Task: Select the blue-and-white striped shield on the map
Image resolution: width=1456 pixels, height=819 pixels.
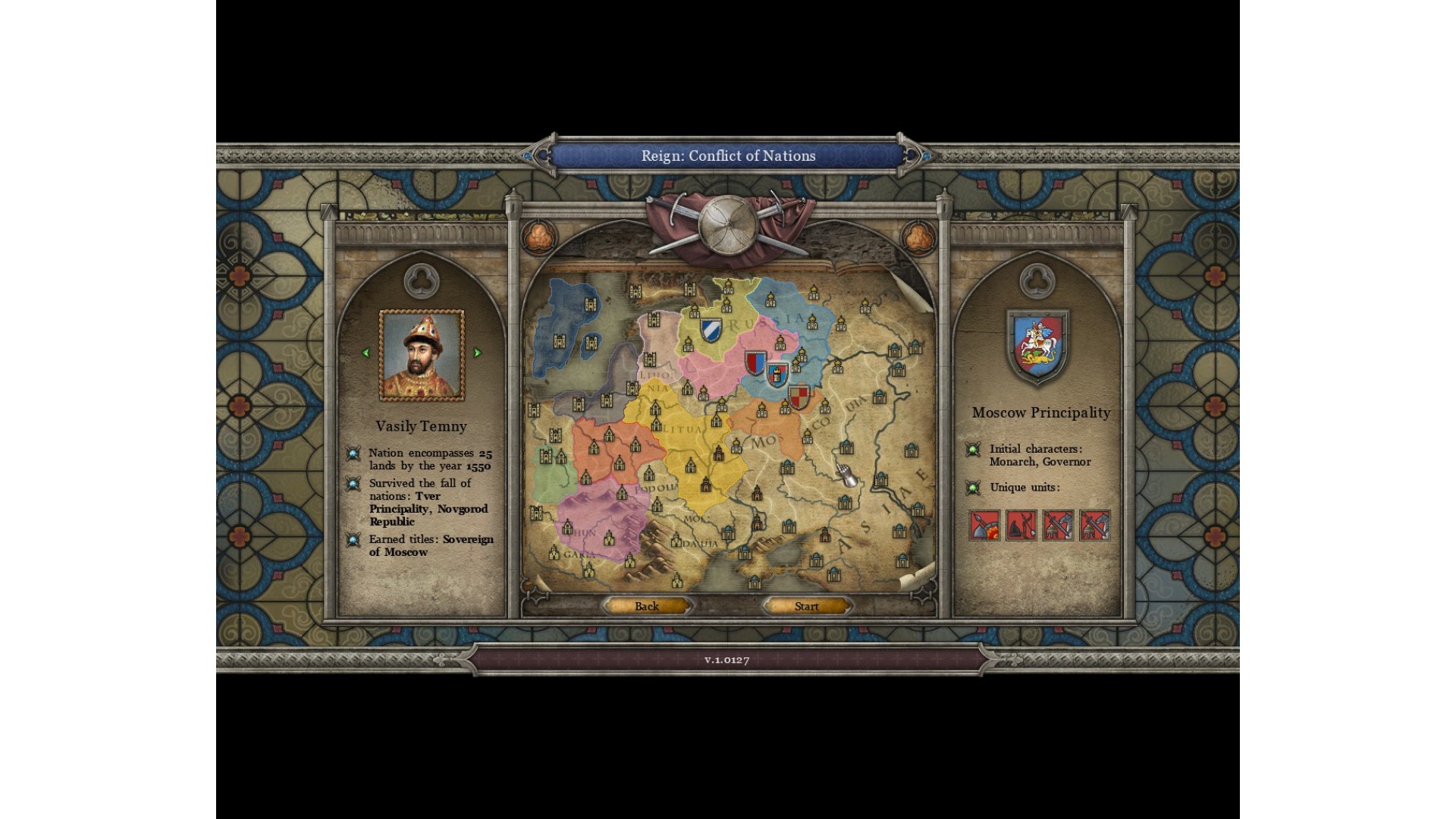Action: coord(709,330)
